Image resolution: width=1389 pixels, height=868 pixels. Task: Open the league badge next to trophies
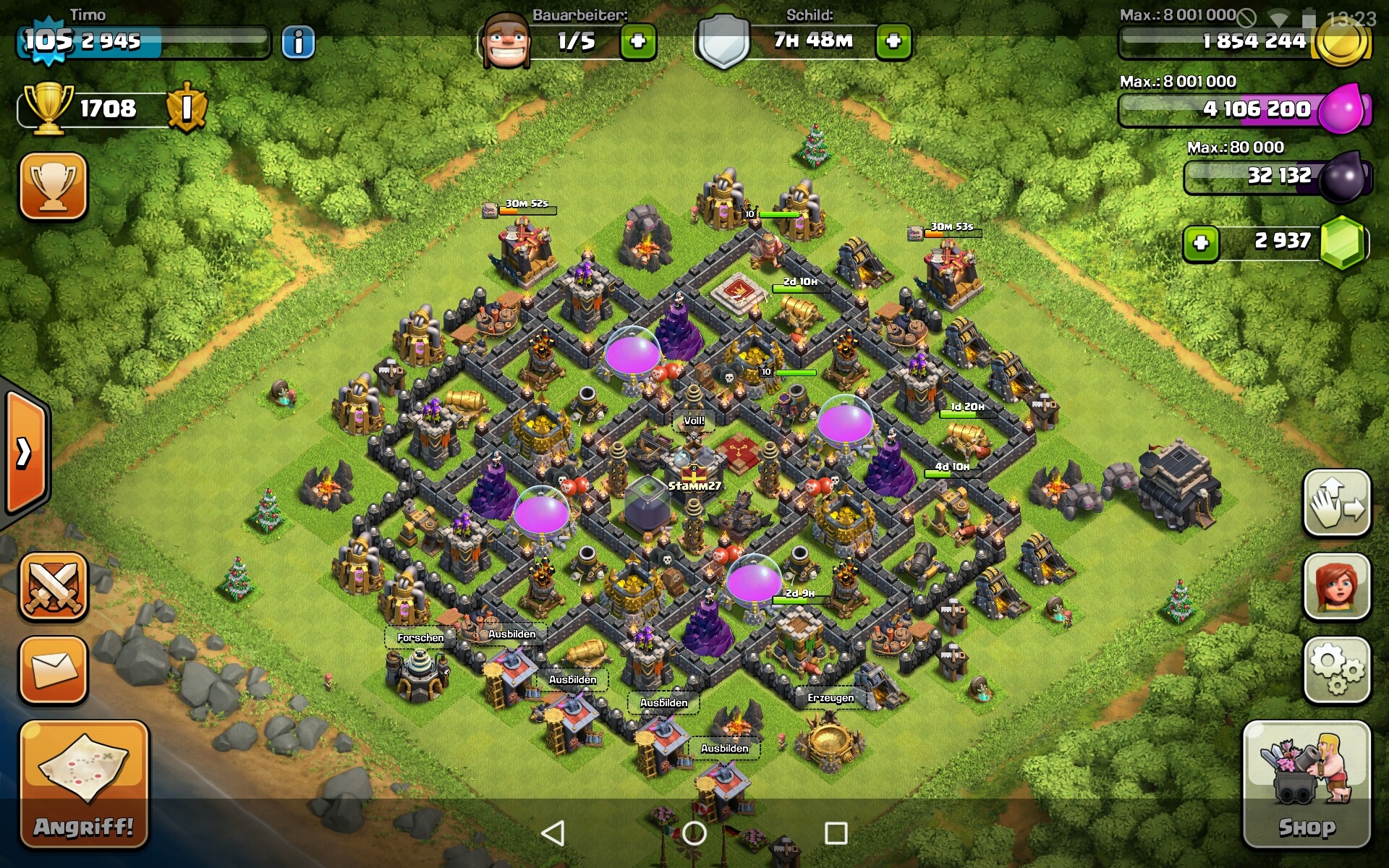coord(187,109)
